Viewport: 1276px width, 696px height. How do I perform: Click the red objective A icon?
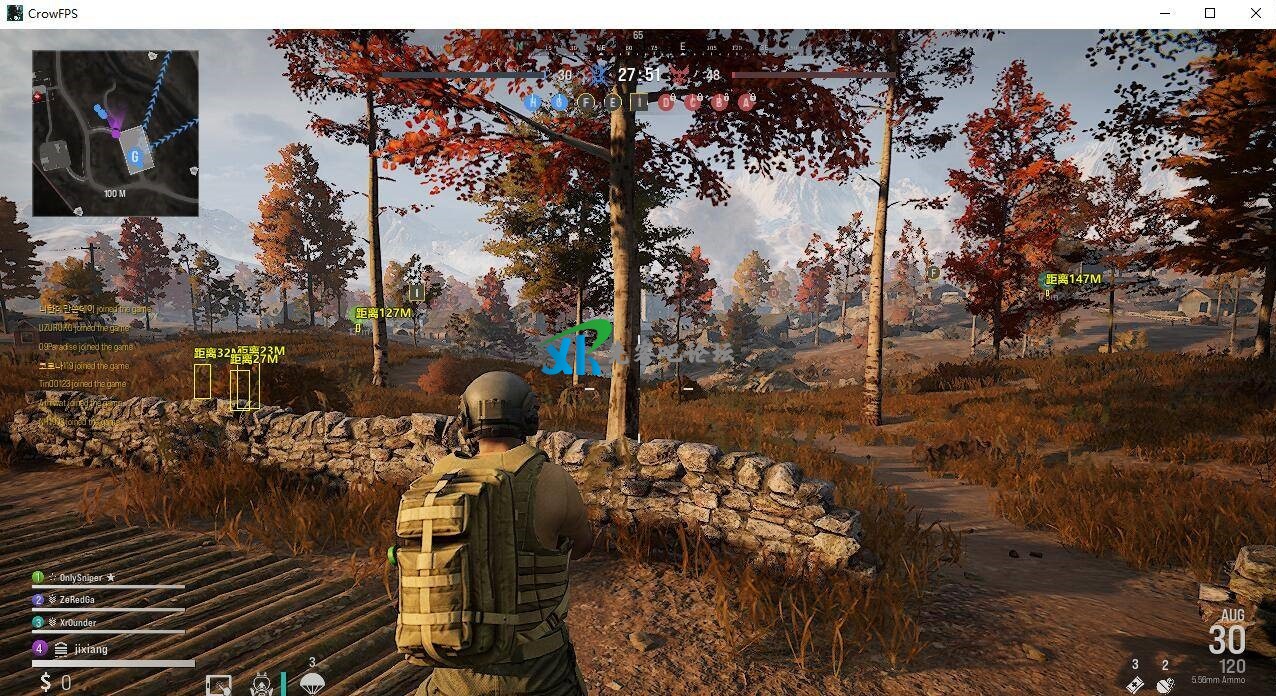[x=746, y=101]
